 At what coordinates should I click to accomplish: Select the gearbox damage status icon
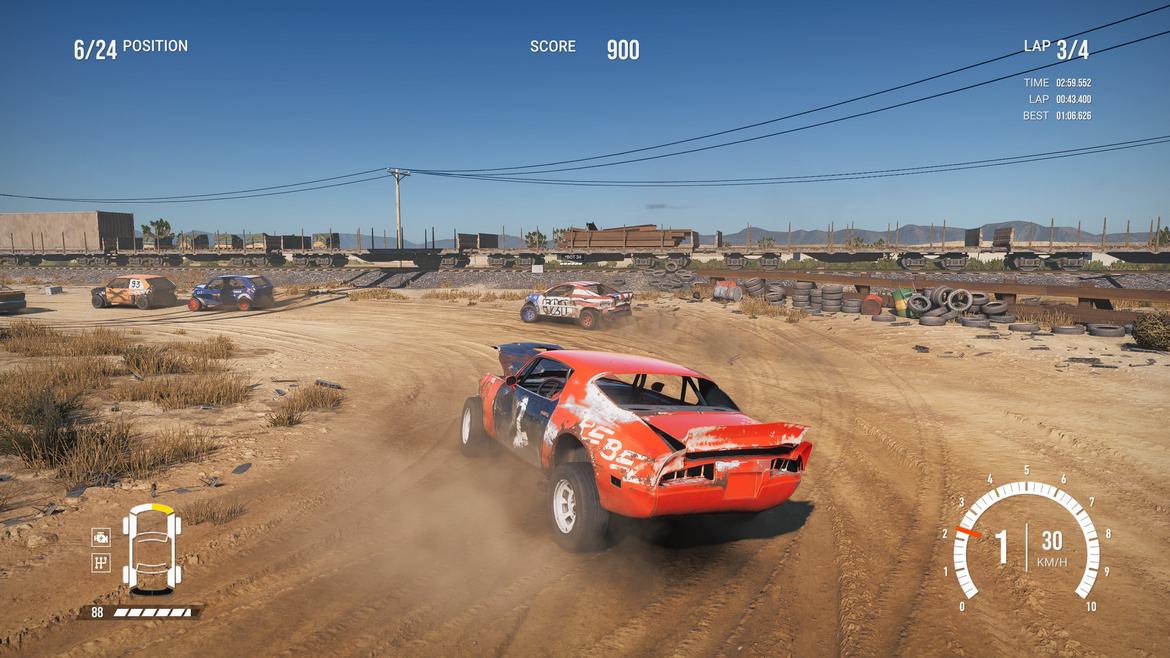(101, 562)
